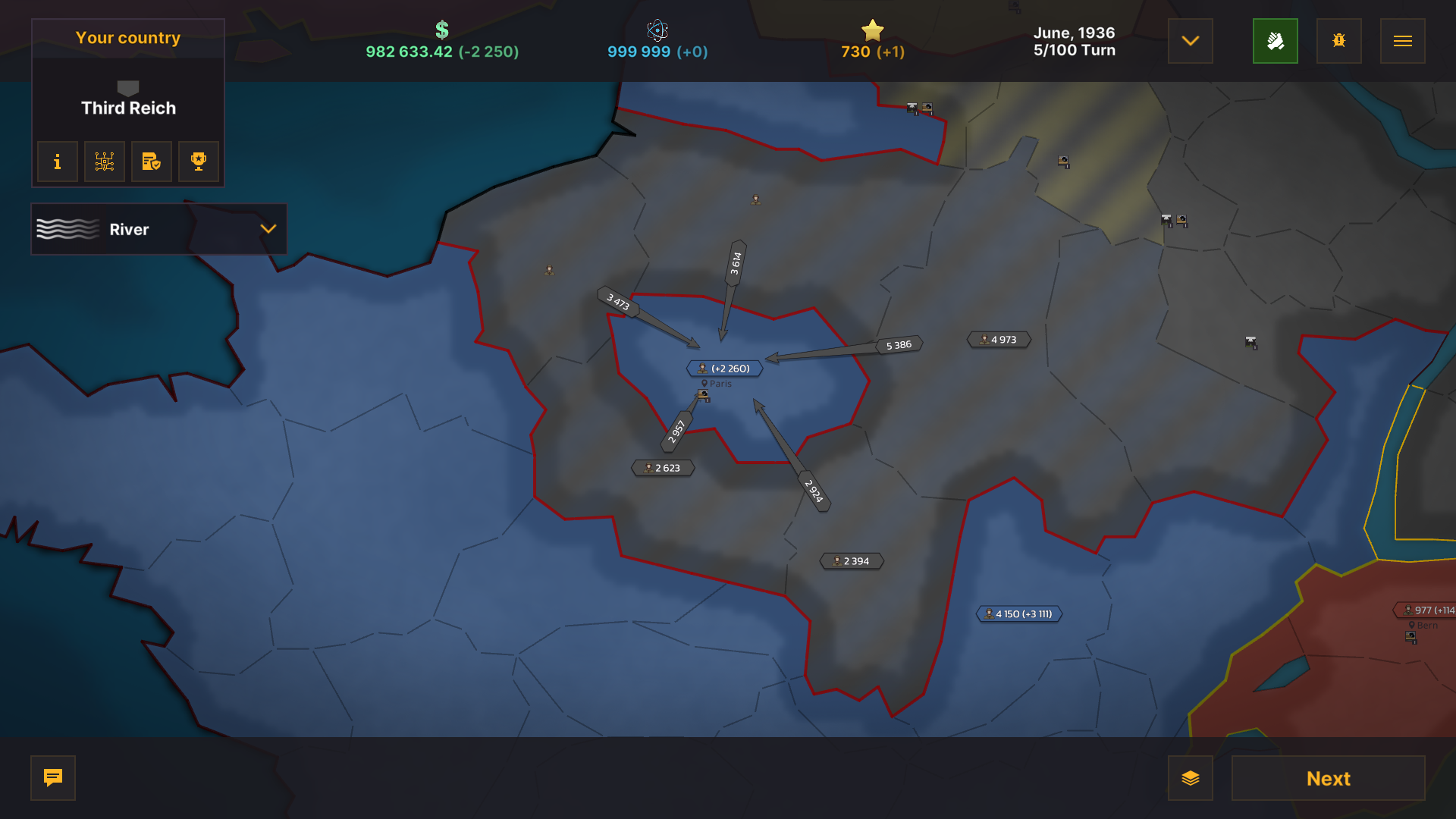
Task: Toggle the River map overlay
Action: pos(67,229)
